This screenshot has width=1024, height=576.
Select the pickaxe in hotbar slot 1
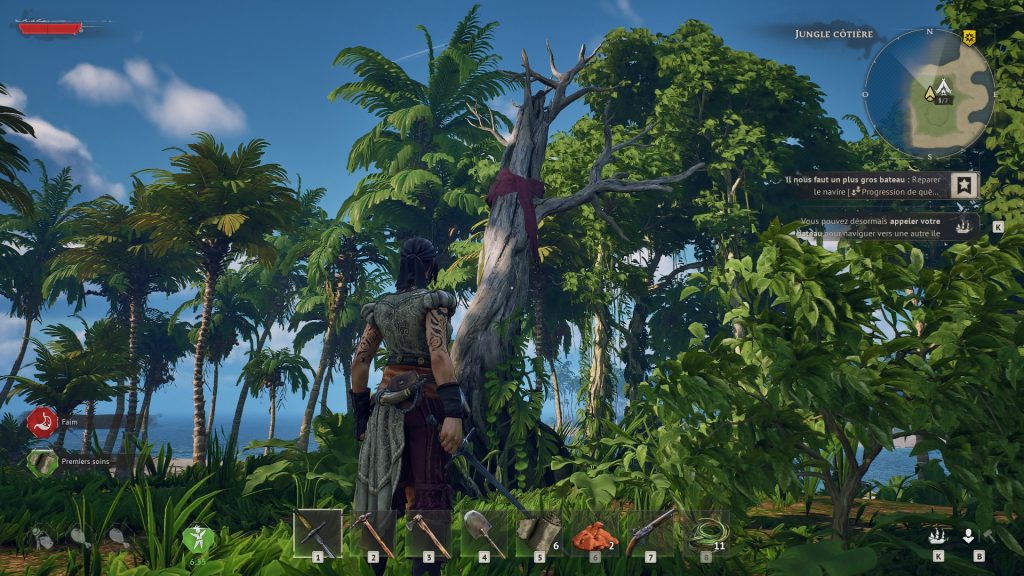[x=317, y=532]
